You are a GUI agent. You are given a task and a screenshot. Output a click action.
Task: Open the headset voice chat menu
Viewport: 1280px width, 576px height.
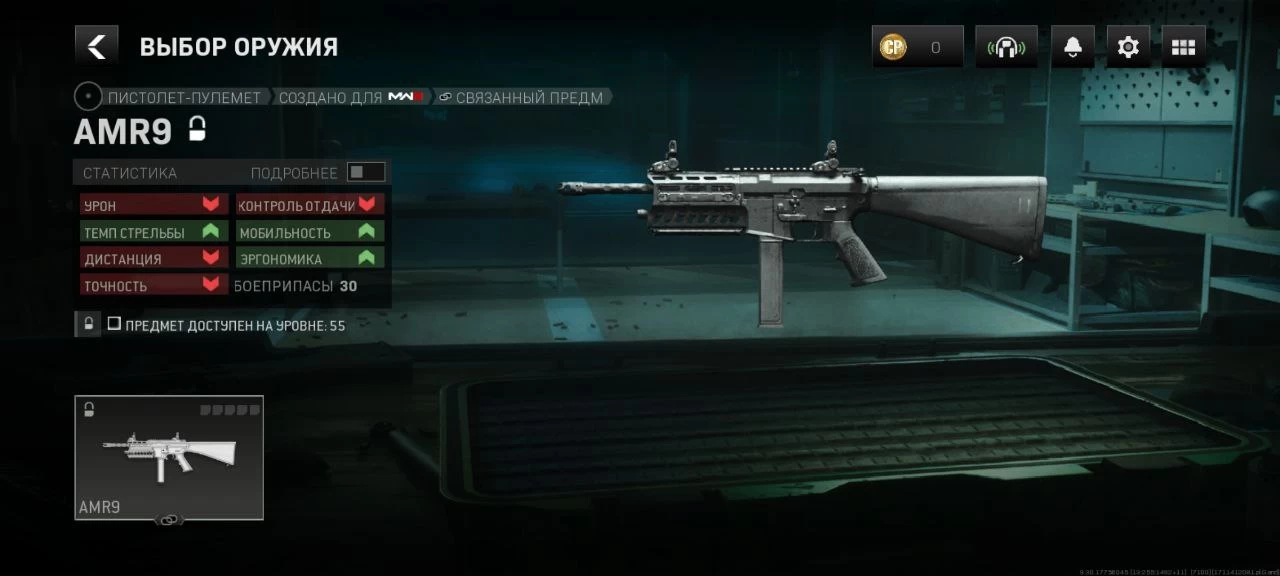(1006, 47)
